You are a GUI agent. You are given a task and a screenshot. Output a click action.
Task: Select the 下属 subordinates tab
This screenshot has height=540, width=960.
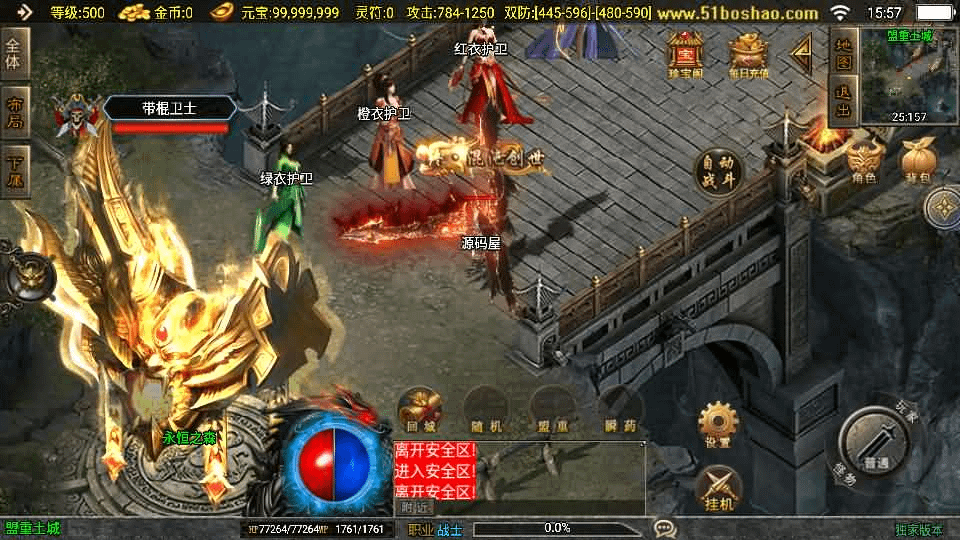coord(15,168)
